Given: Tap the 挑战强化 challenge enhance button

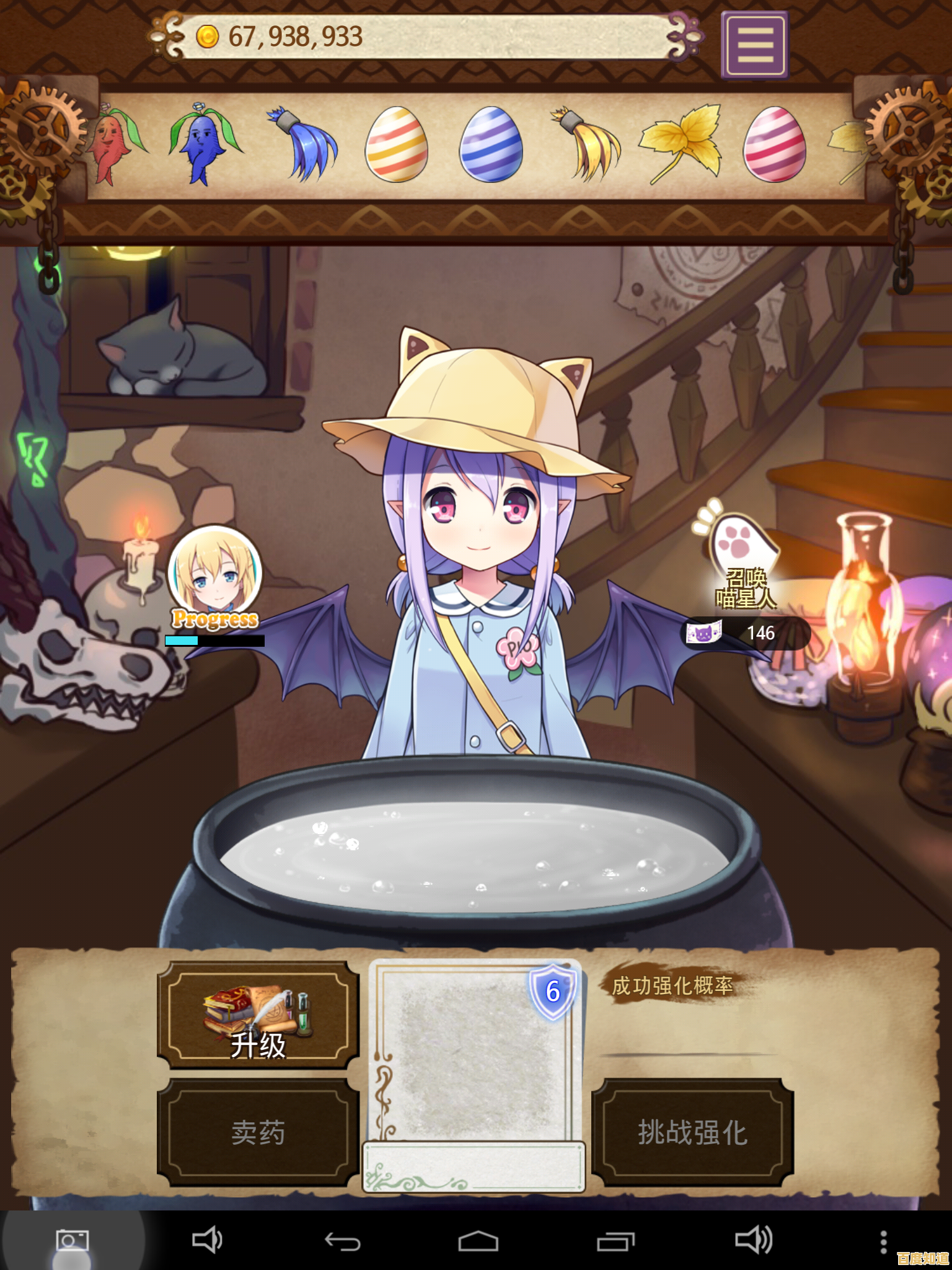Looking at the screenshot, I should tap(692, 1132).
